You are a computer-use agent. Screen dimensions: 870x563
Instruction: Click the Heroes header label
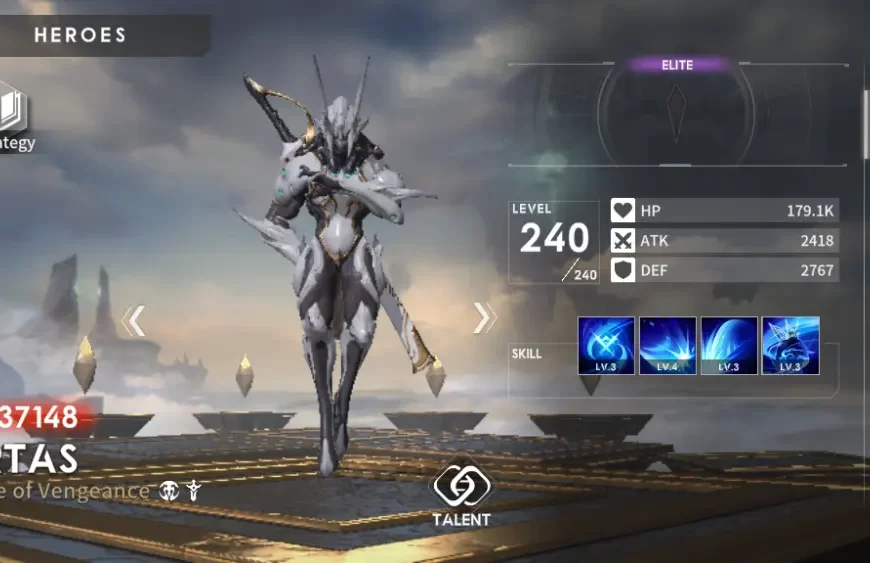(80, 36)
